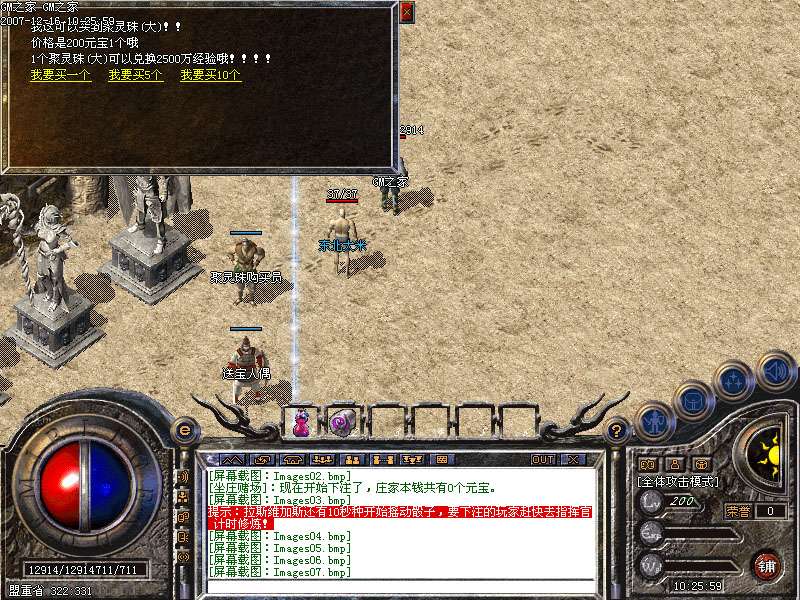
Task: Click the chat message input line
Action: pos(400,585)
